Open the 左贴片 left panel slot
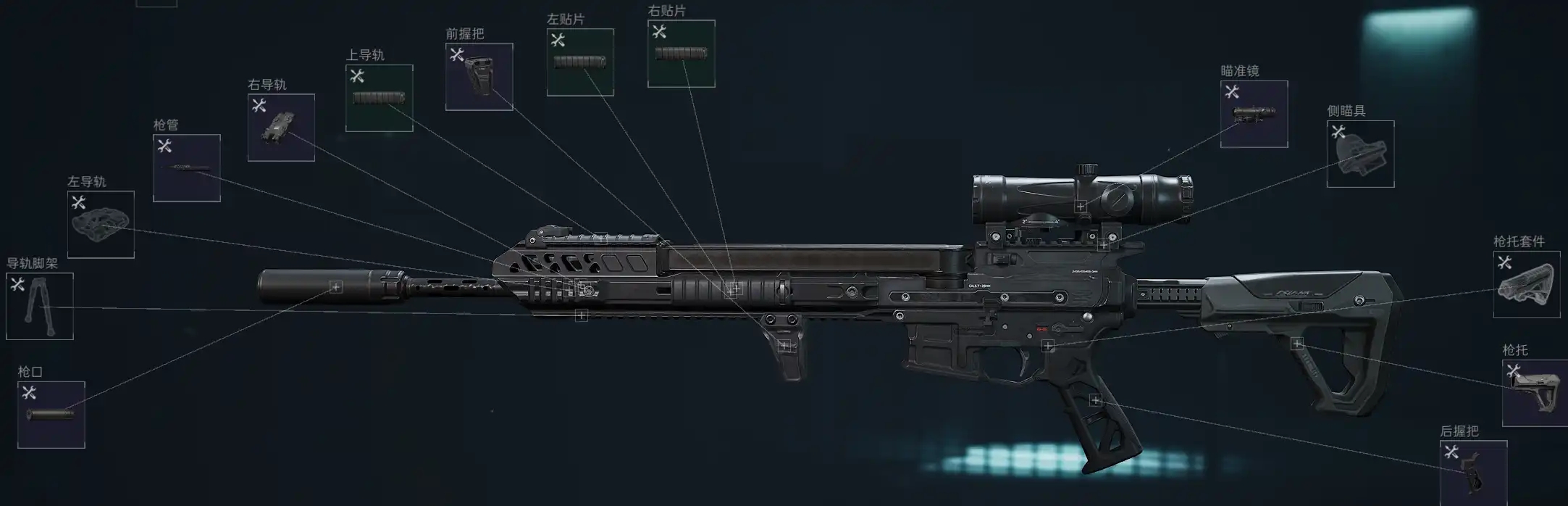The image size is (1568, 506). 580,62
